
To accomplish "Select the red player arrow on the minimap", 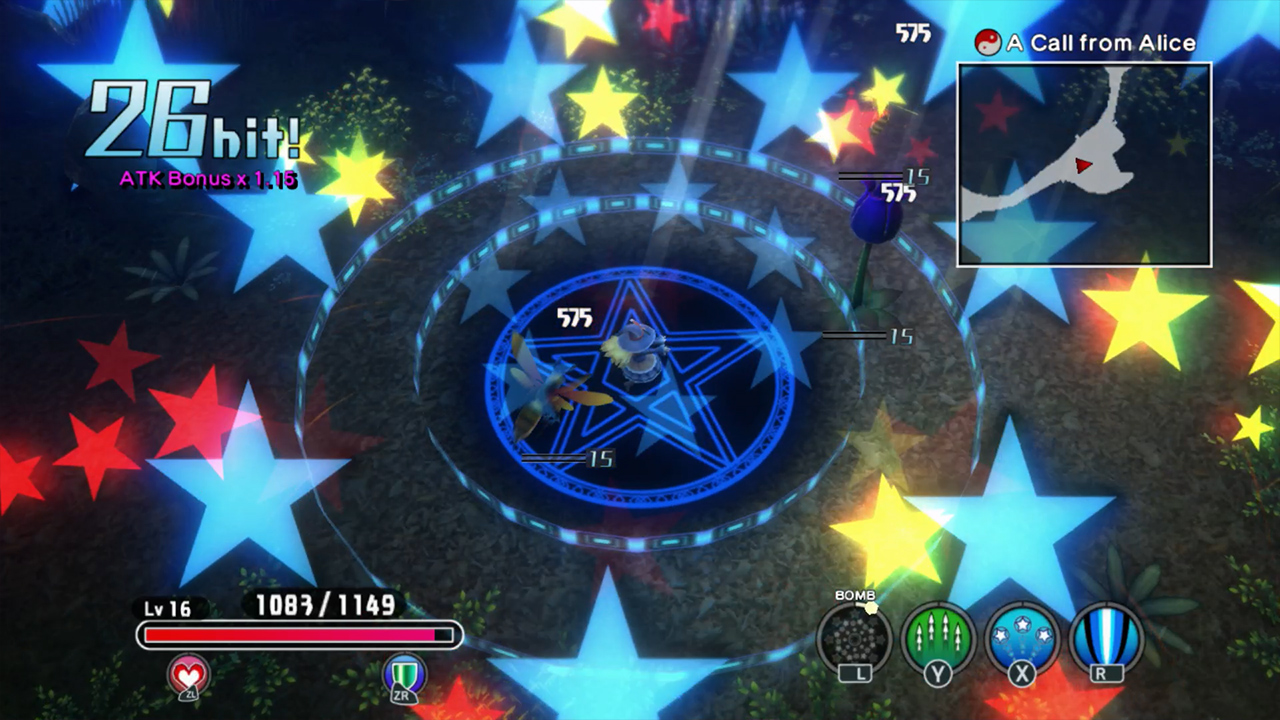I will (x=1084, y=167).
